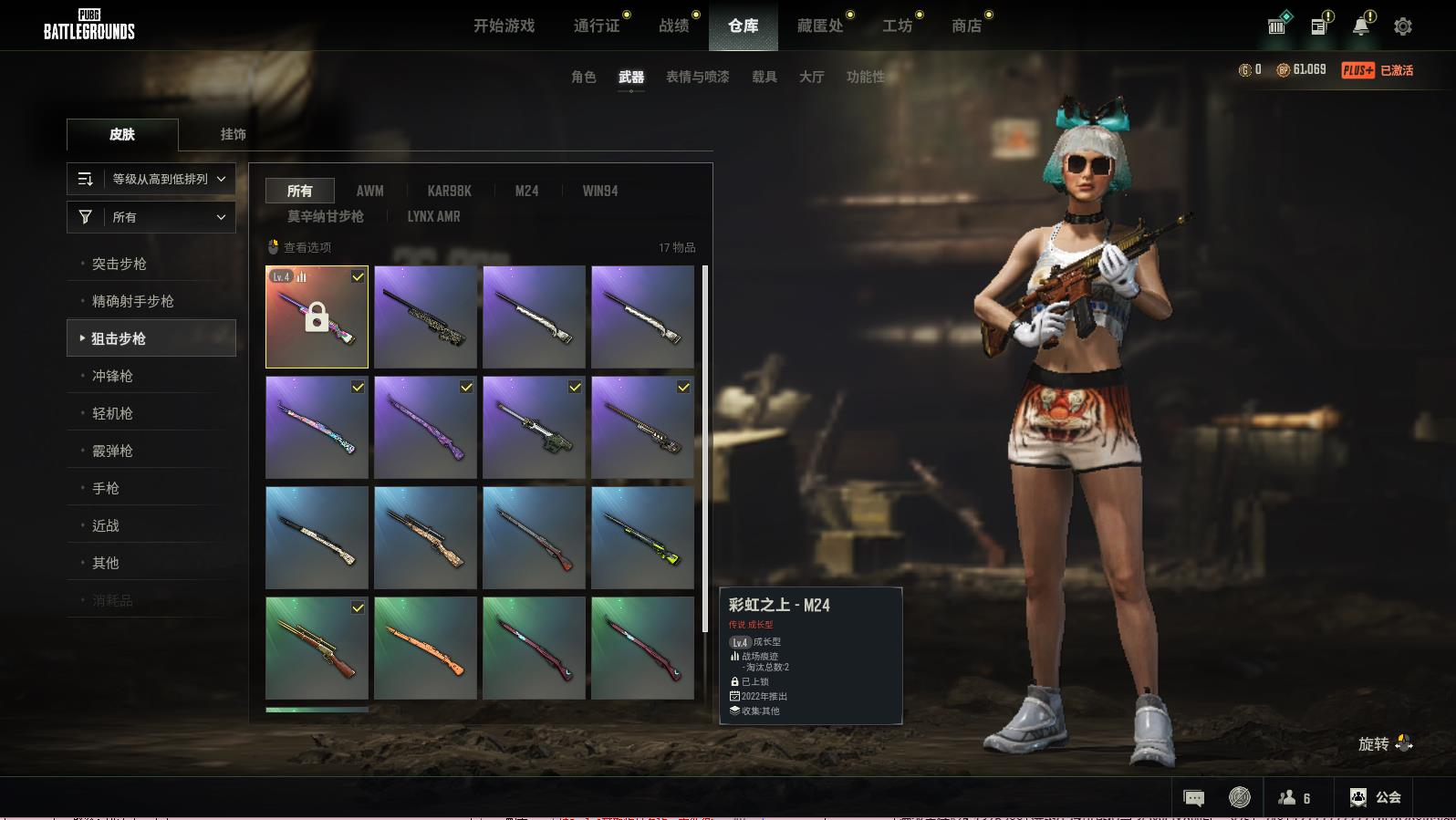1456x820 pixels.
Task: Open the 商店 store
Action: tap(966, 26)
